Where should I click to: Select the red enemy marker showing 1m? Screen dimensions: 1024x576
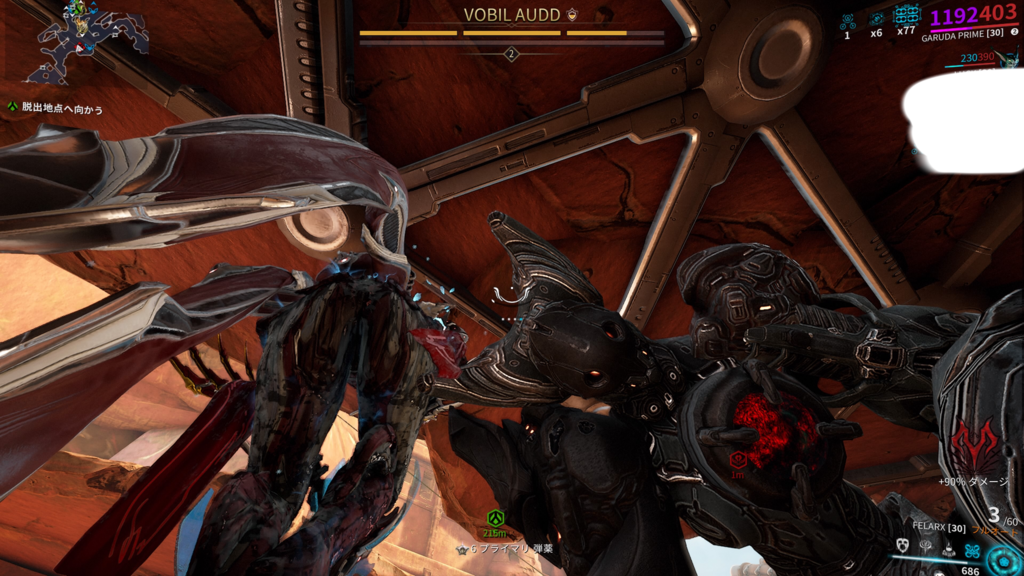(x=737, y=461)
